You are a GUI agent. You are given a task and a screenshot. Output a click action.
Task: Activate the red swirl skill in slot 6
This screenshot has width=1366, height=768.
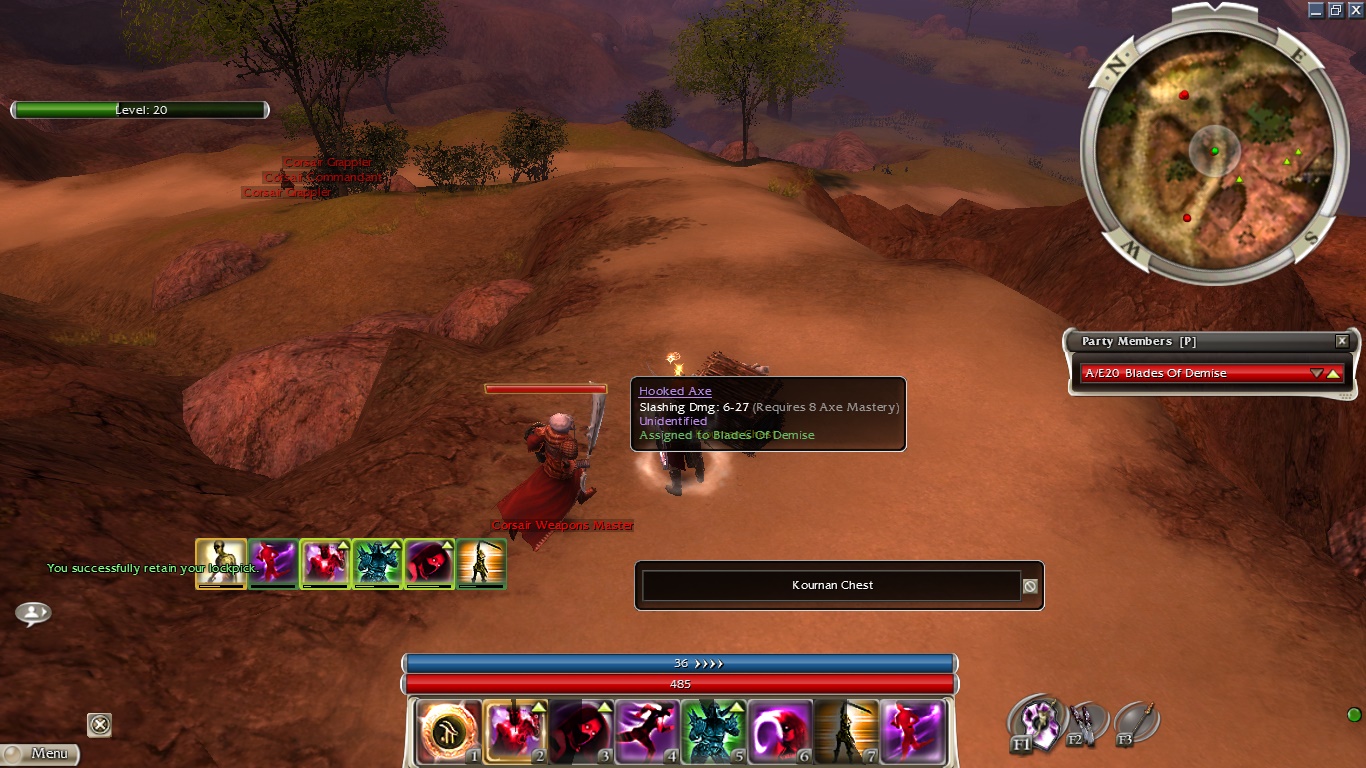tap(779, 731)
